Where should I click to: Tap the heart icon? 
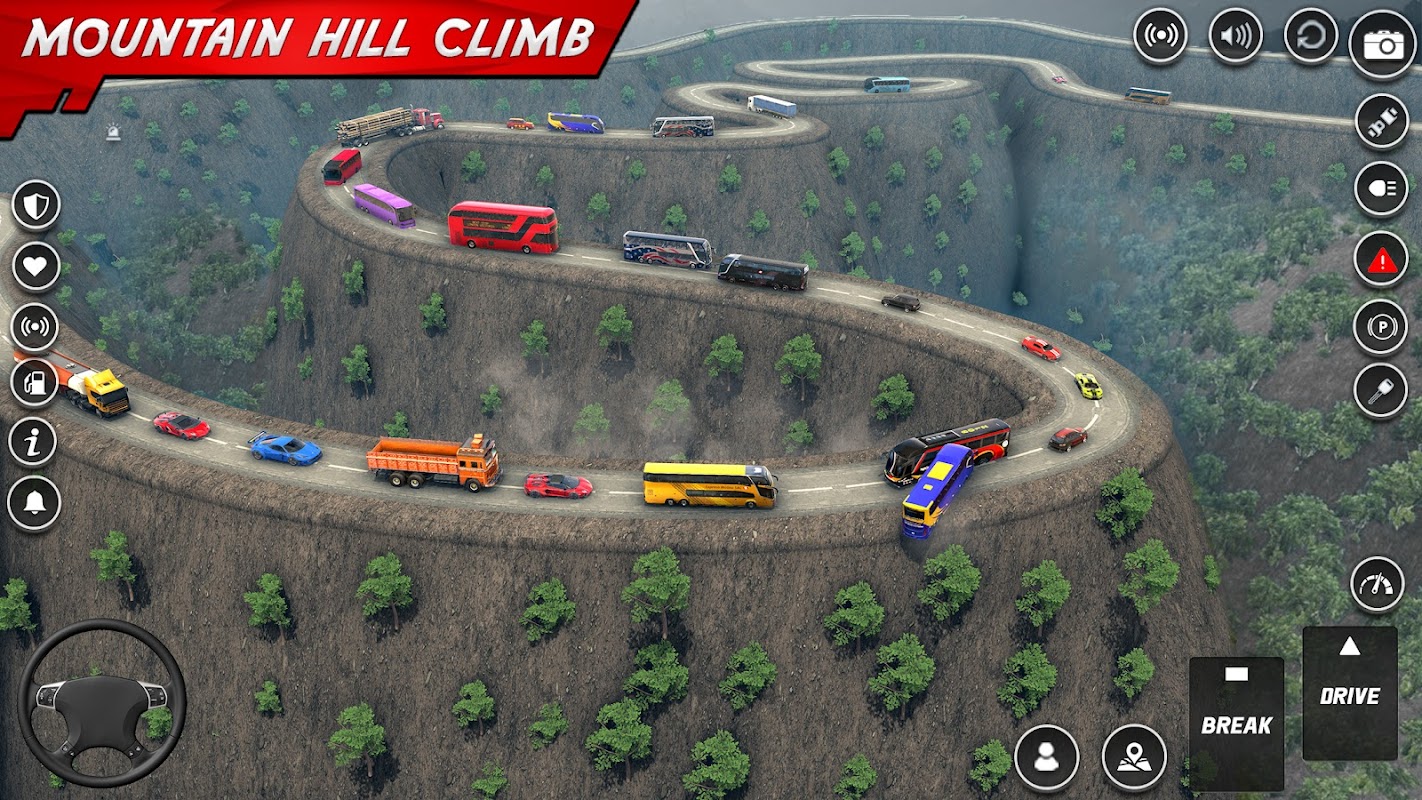pyautogui.click(x=36, y=267)
